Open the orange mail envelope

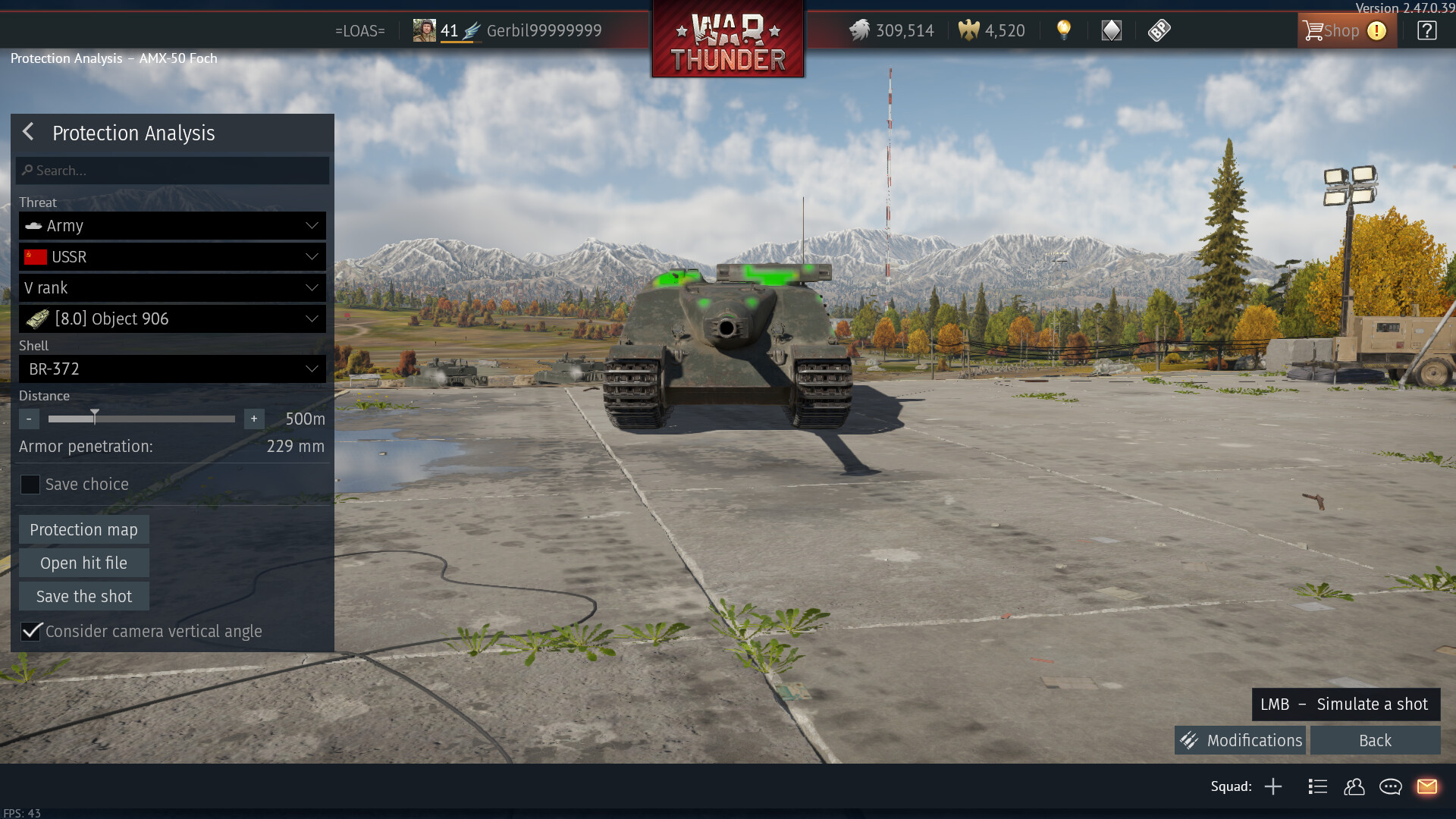tap(1426, 786)
